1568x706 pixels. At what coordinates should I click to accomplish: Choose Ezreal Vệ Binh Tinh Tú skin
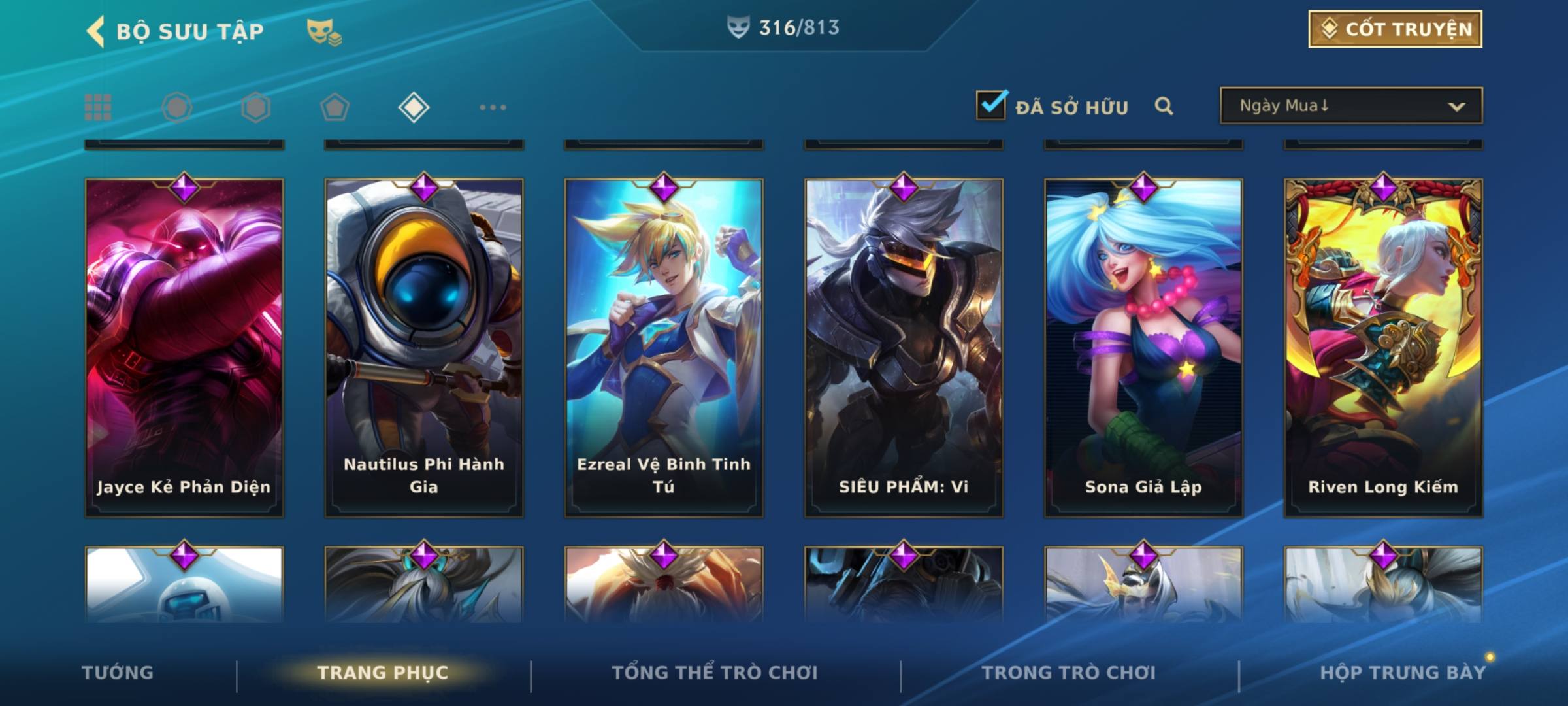point(664,346)
